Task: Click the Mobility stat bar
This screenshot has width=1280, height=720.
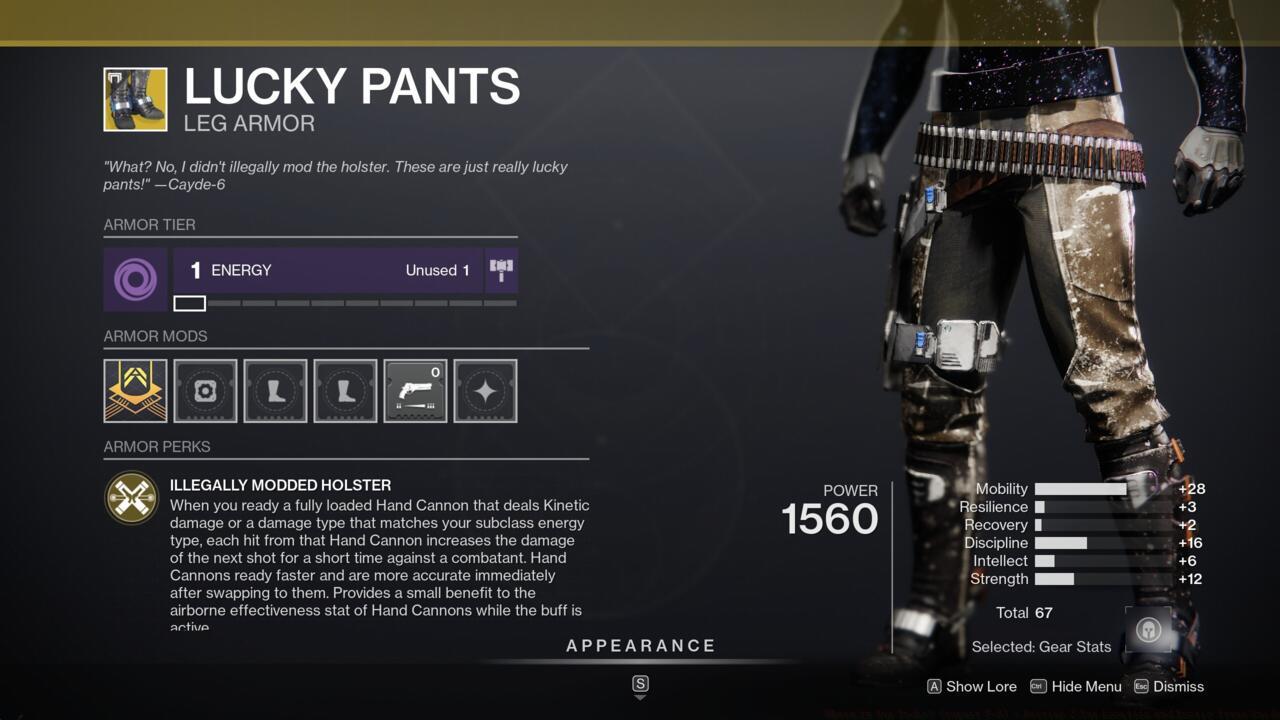Action: click(1080, 489)
